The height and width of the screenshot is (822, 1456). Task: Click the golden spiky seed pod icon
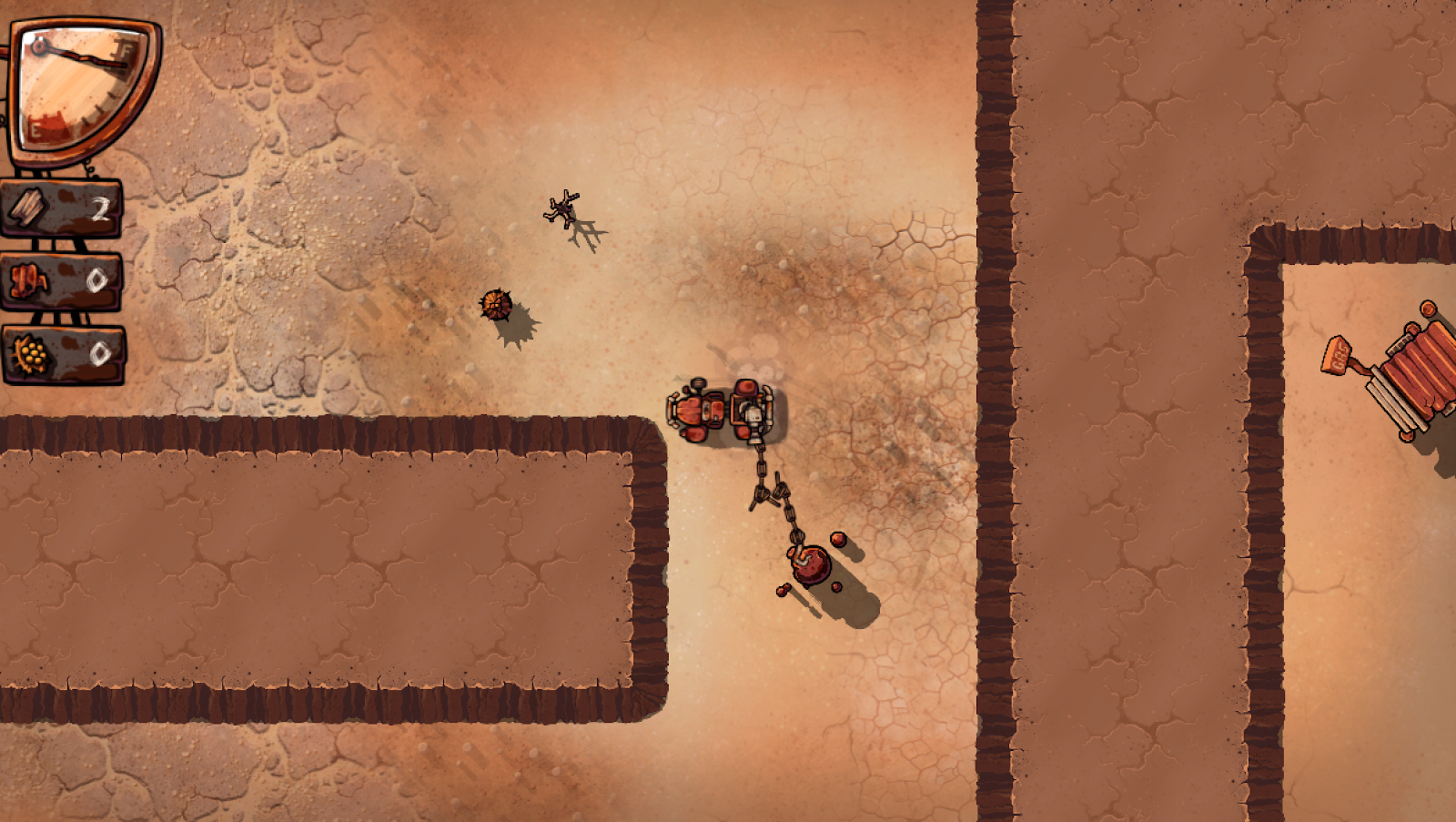(x=30, y=353)
